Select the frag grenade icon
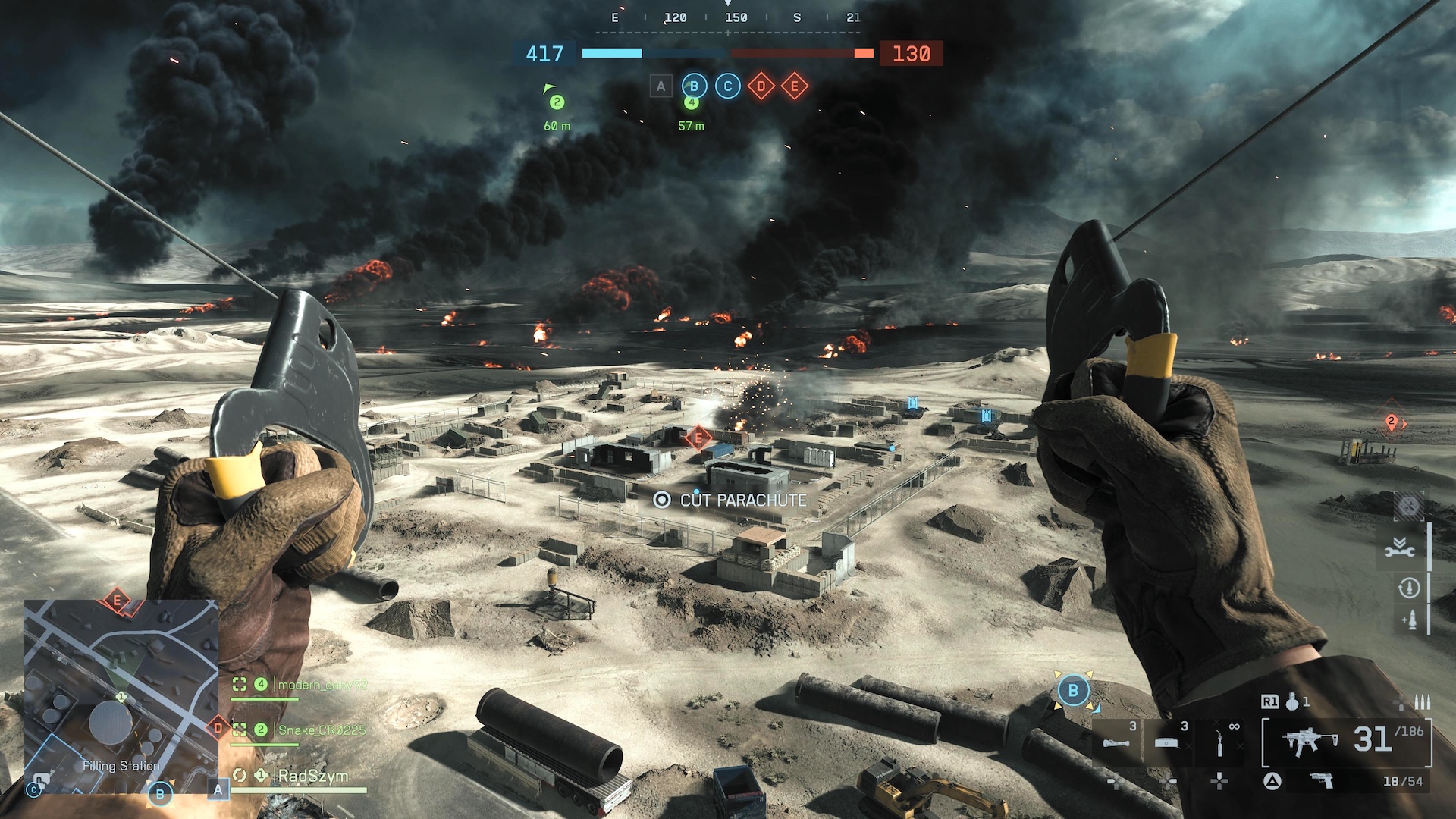 click(x=1291, y=702)
